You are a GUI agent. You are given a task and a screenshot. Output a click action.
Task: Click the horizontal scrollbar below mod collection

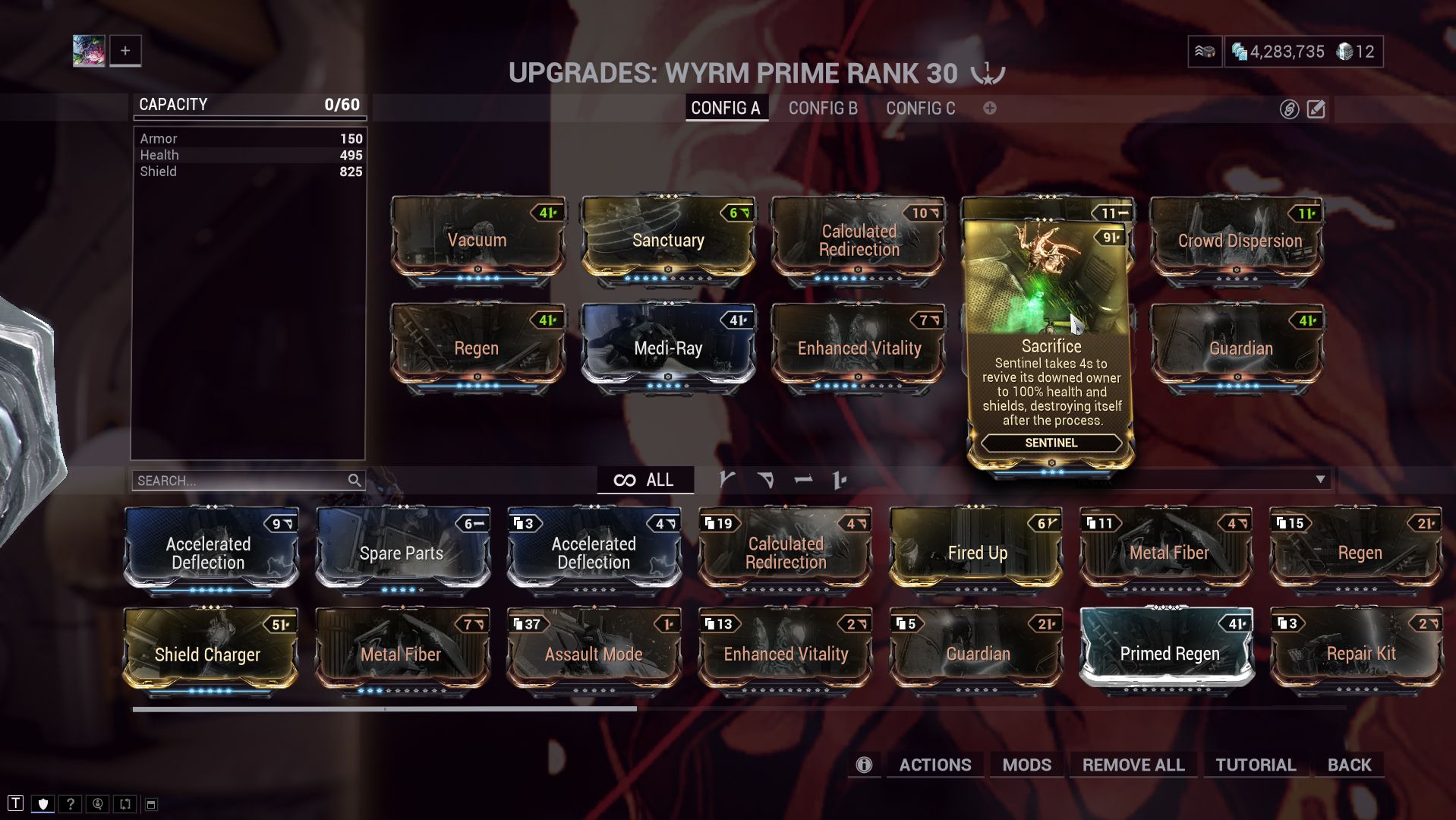click(x=384, y=708)
